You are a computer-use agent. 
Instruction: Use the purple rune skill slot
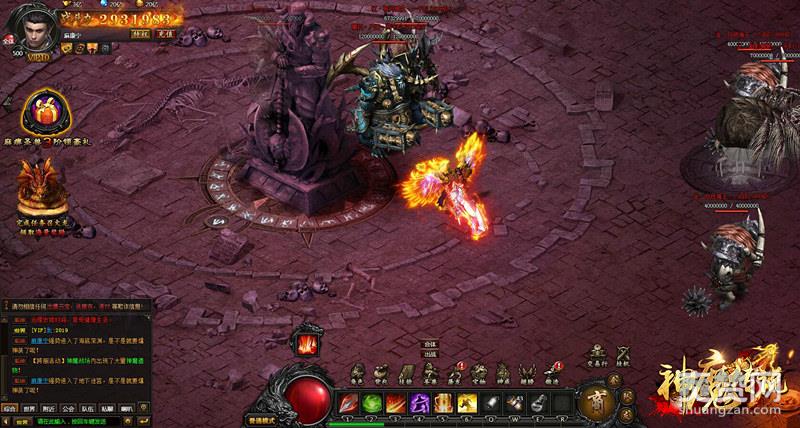pos(421,402)
